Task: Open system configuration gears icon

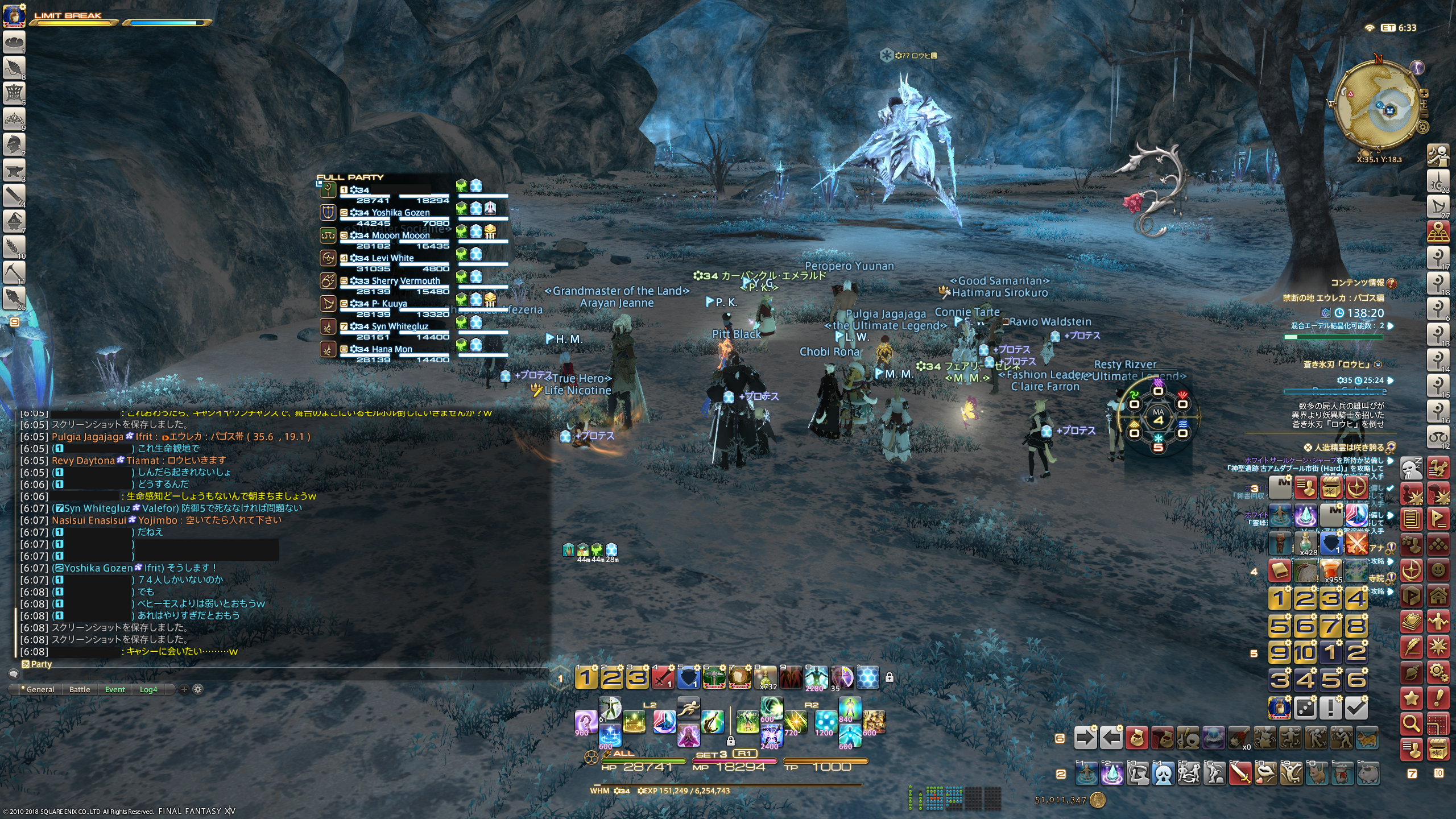Action: coord(1438,672)
